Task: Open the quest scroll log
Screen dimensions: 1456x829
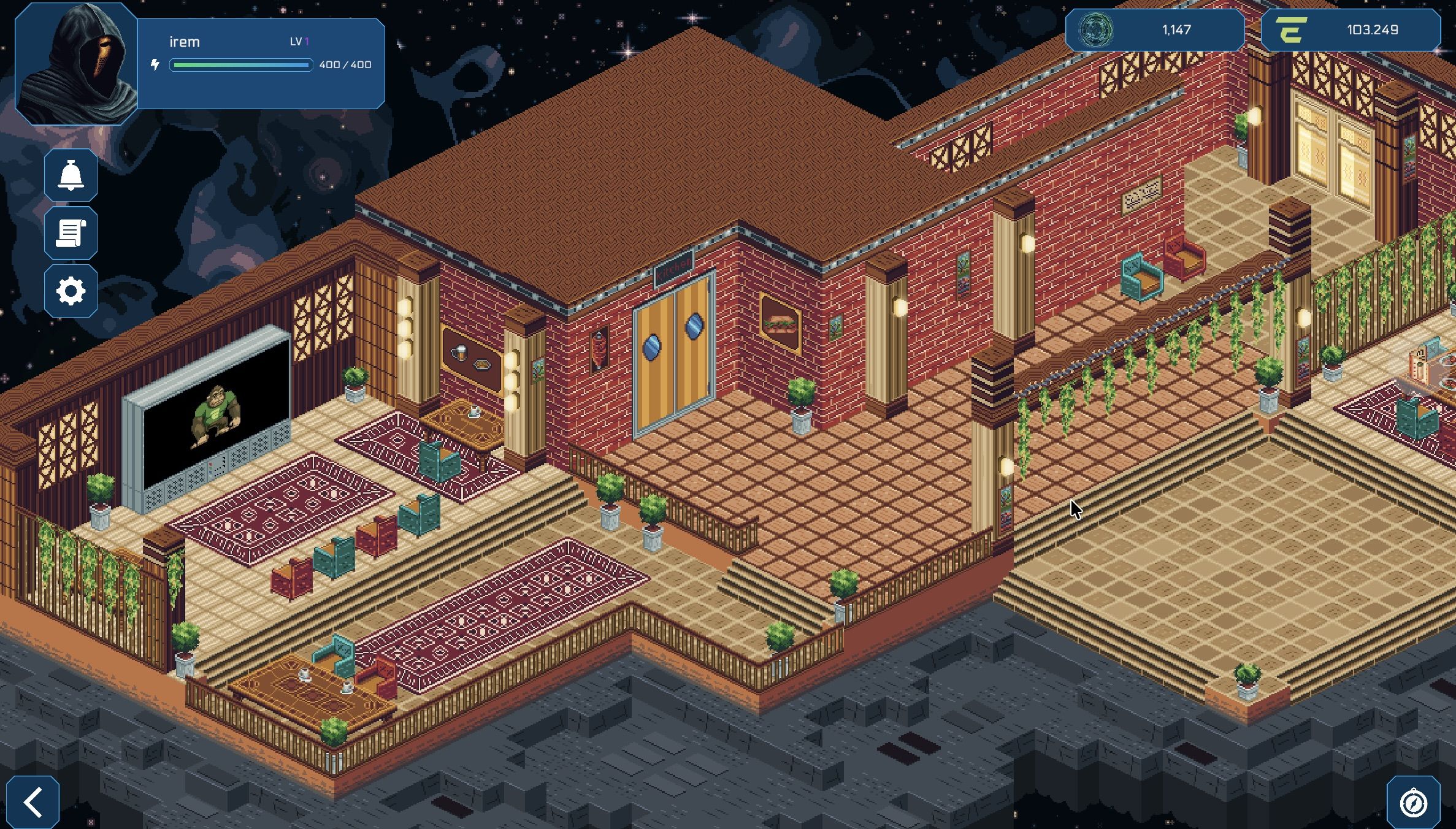Action: [x=71, y=234]
